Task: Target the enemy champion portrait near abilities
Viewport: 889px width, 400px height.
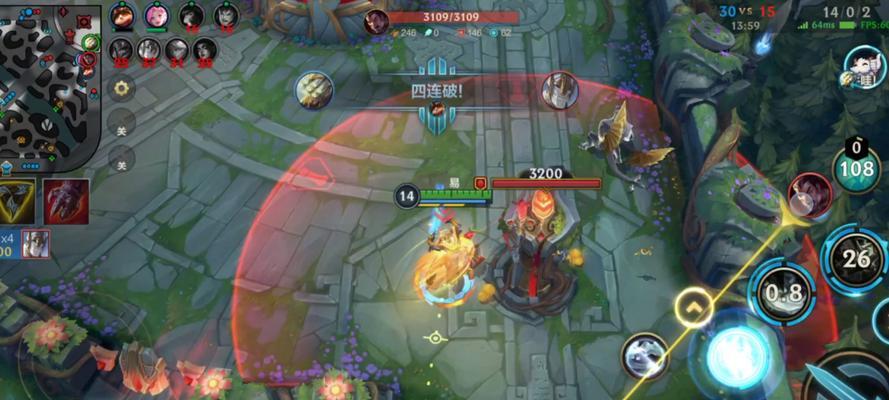Action: (809, 194)
